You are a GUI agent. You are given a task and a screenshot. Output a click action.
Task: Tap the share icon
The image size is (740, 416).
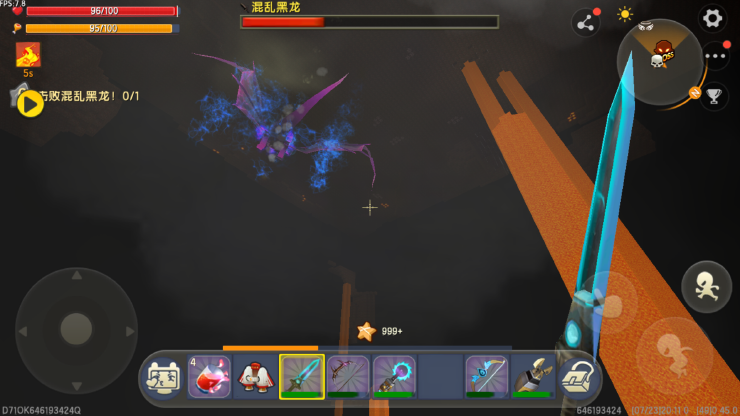pos(585,22)
